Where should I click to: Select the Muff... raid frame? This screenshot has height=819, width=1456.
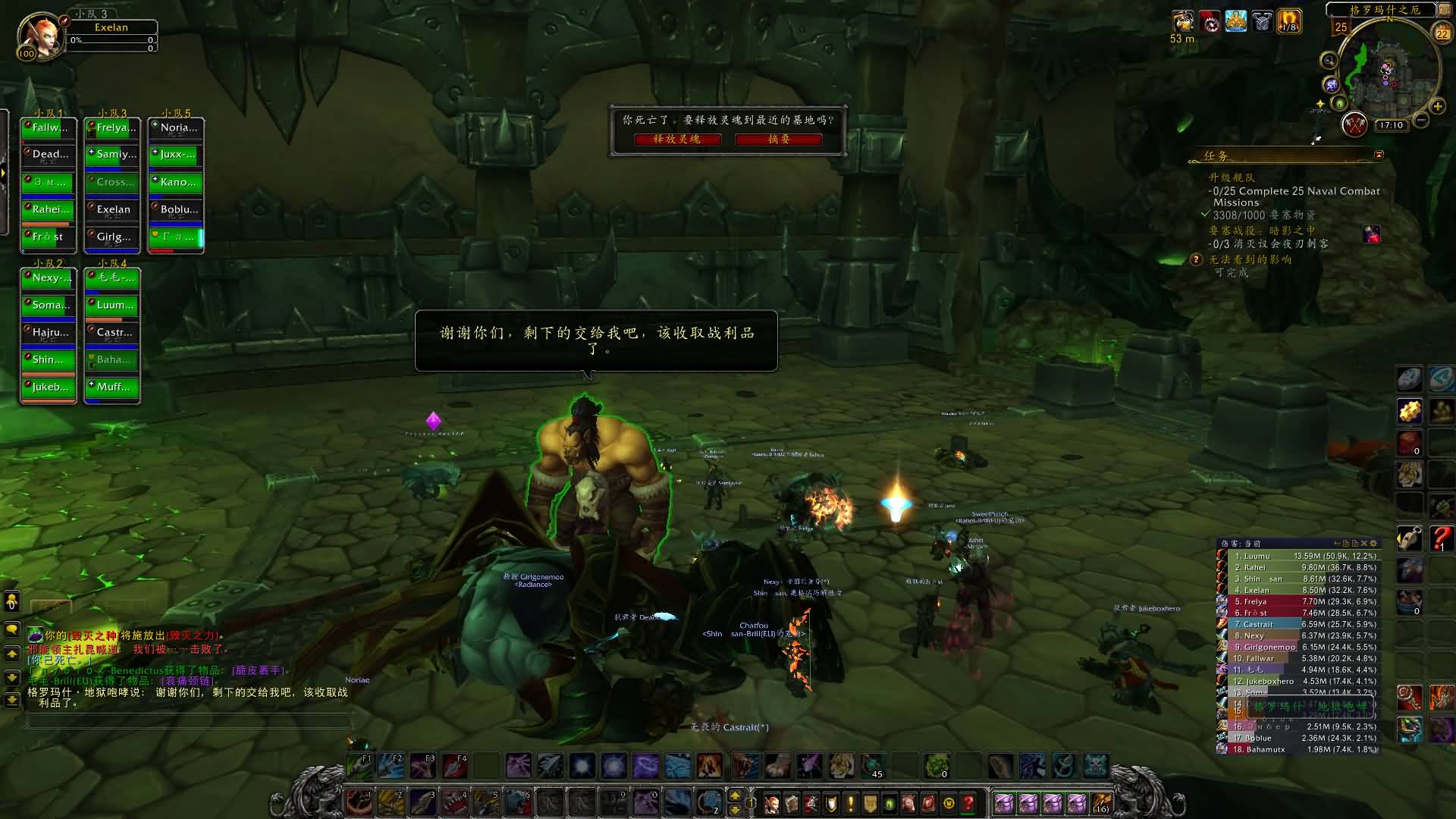point(112,388)
